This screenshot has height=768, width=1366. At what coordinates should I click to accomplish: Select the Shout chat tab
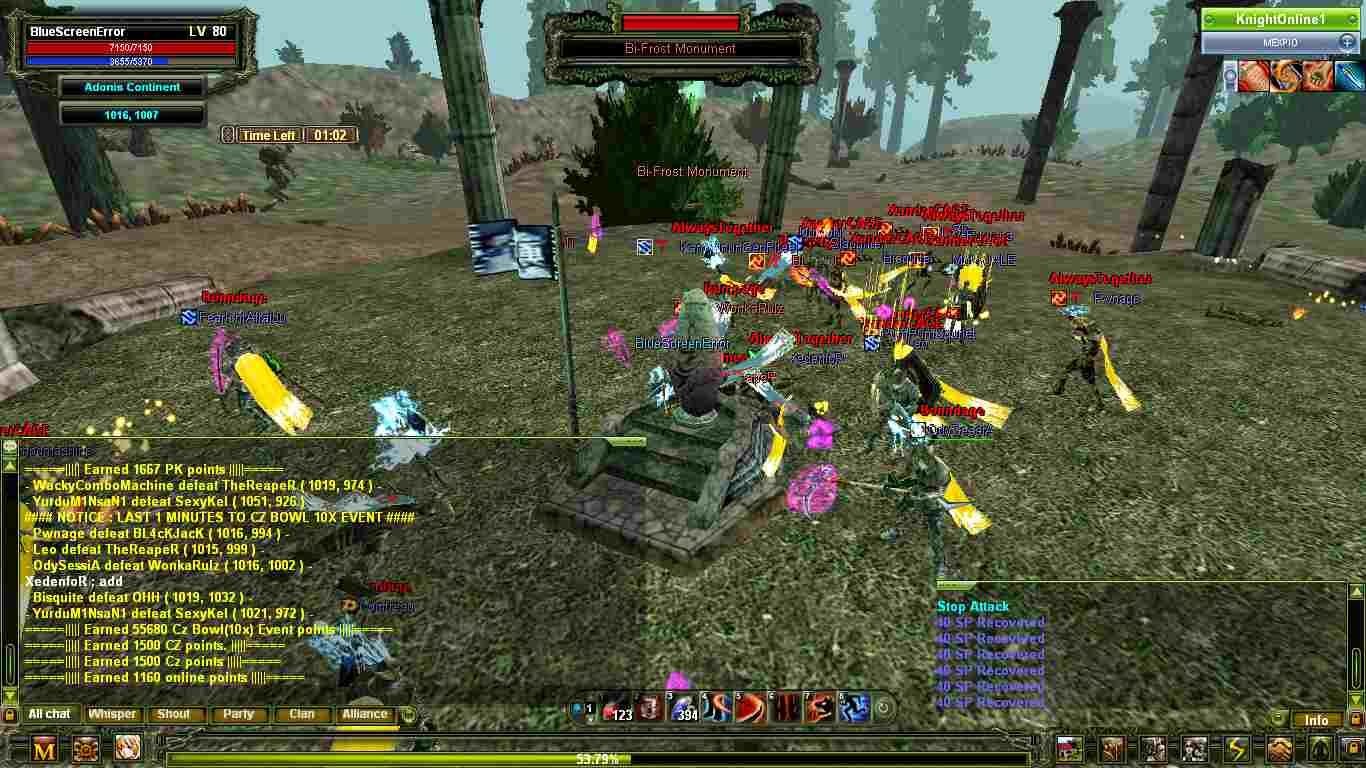[x=173, y=714]
